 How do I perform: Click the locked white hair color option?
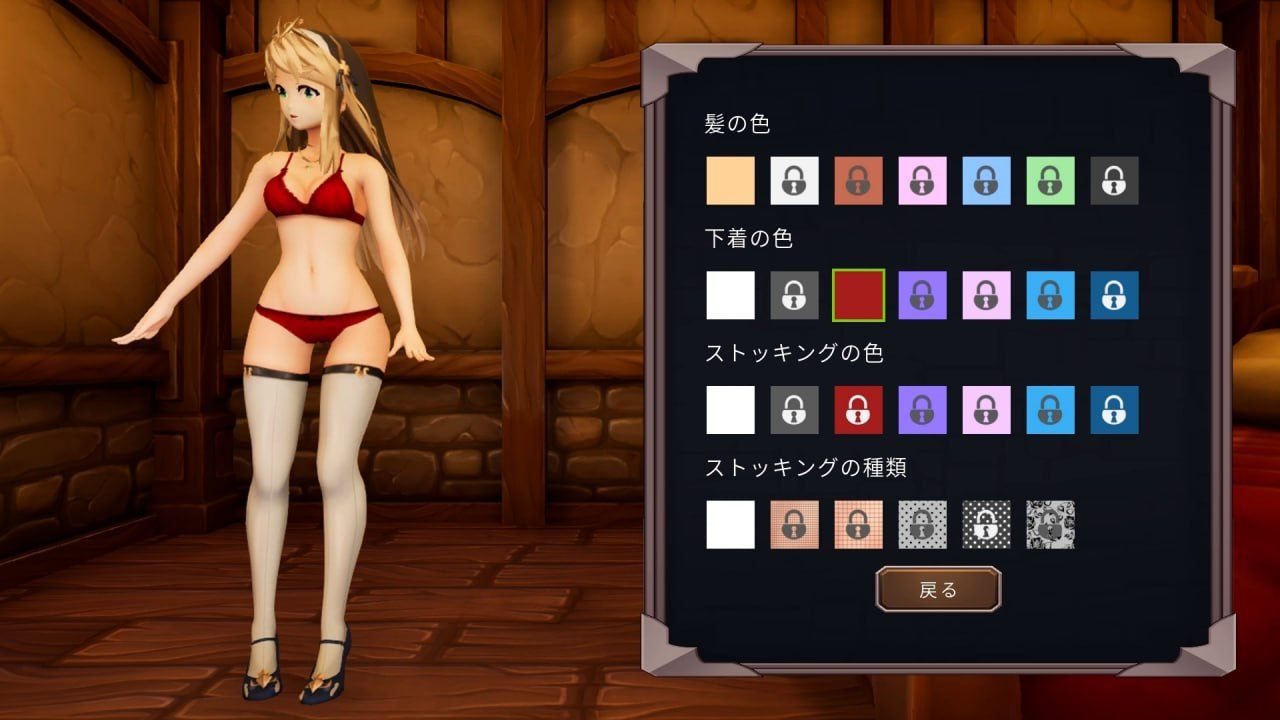[x=794, y=181]
